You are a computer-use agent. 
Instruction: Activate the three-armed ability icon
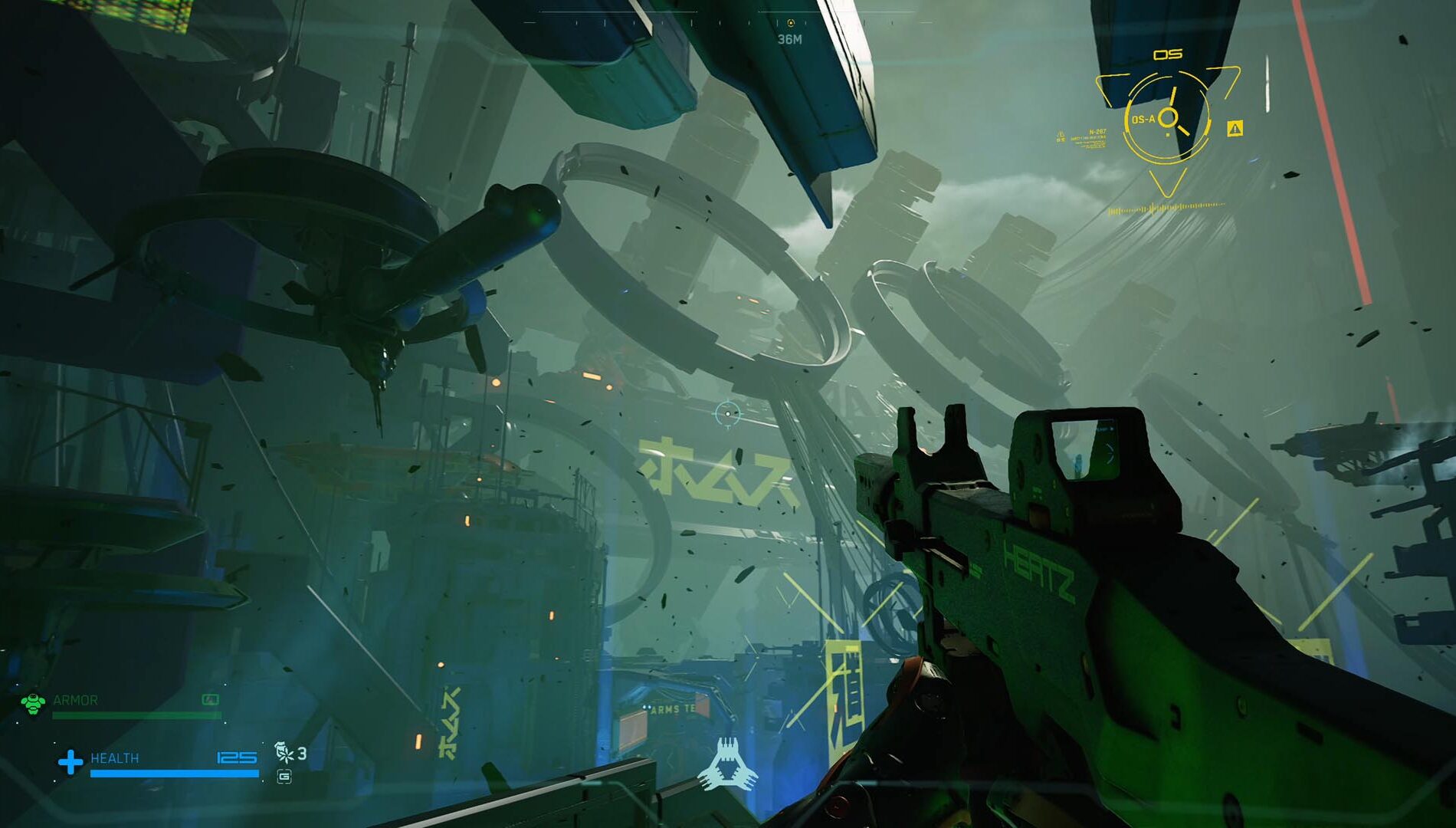[726, 764]
